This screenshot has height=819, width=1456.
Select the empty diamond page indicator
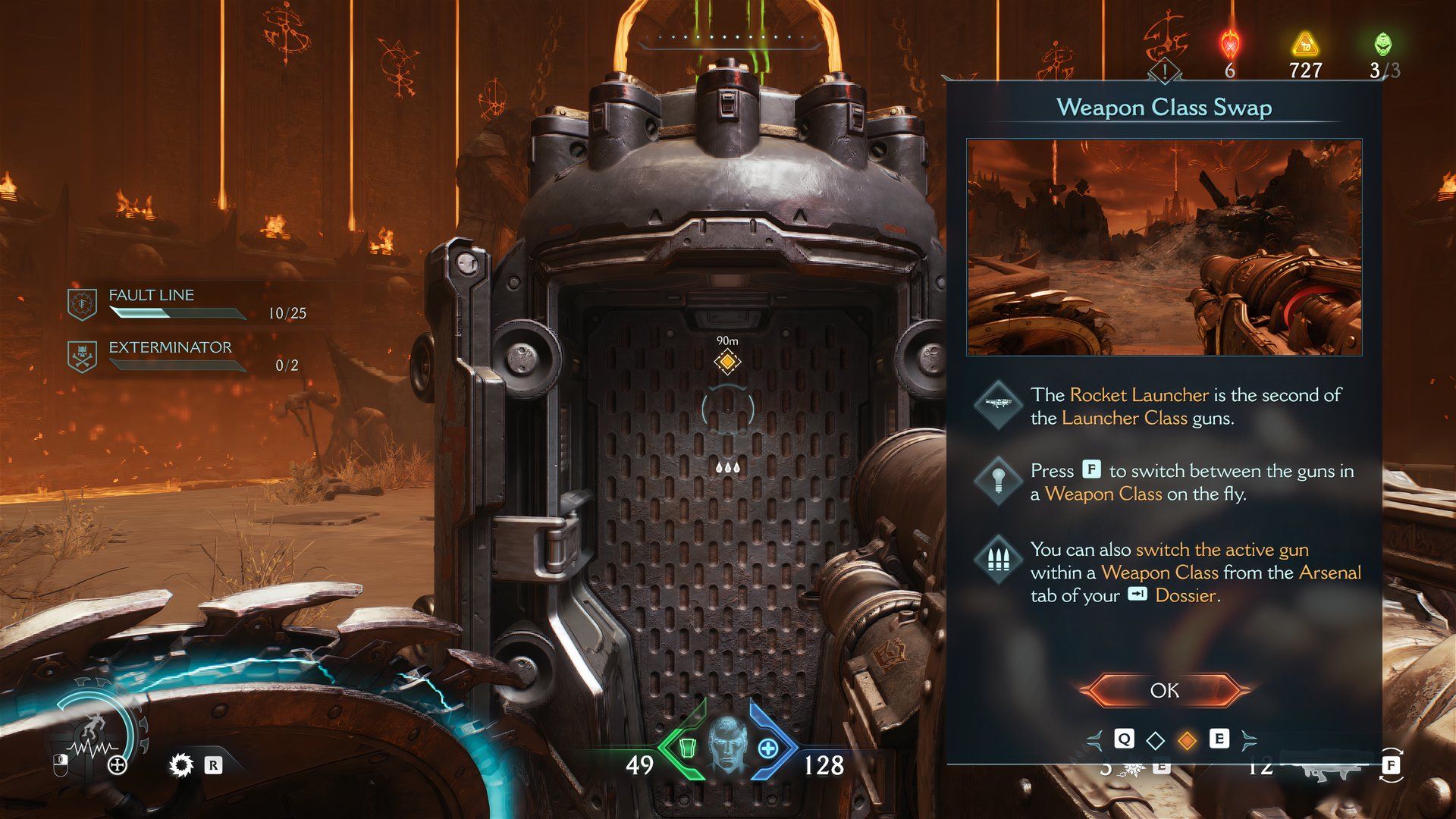tap(1155, 739)
